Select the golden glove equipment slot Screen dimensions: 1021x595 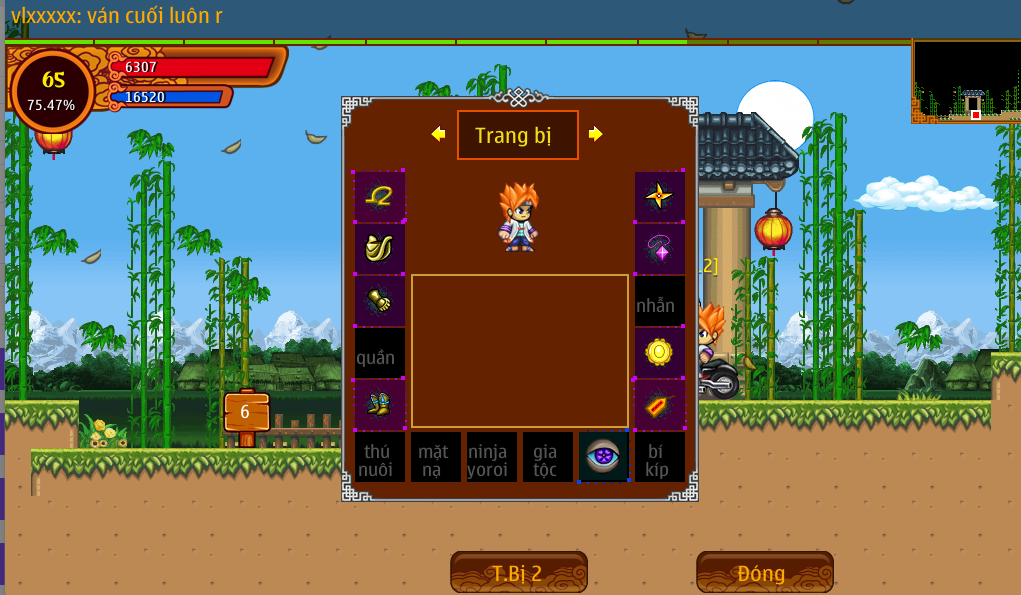pos(380,301)
